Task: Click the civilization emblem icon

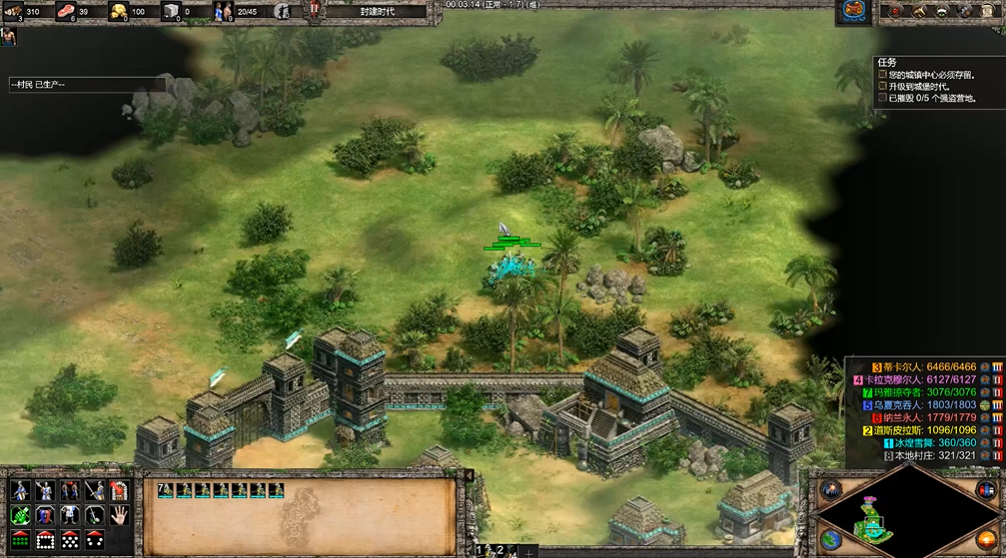Action: tap(853, 11)
